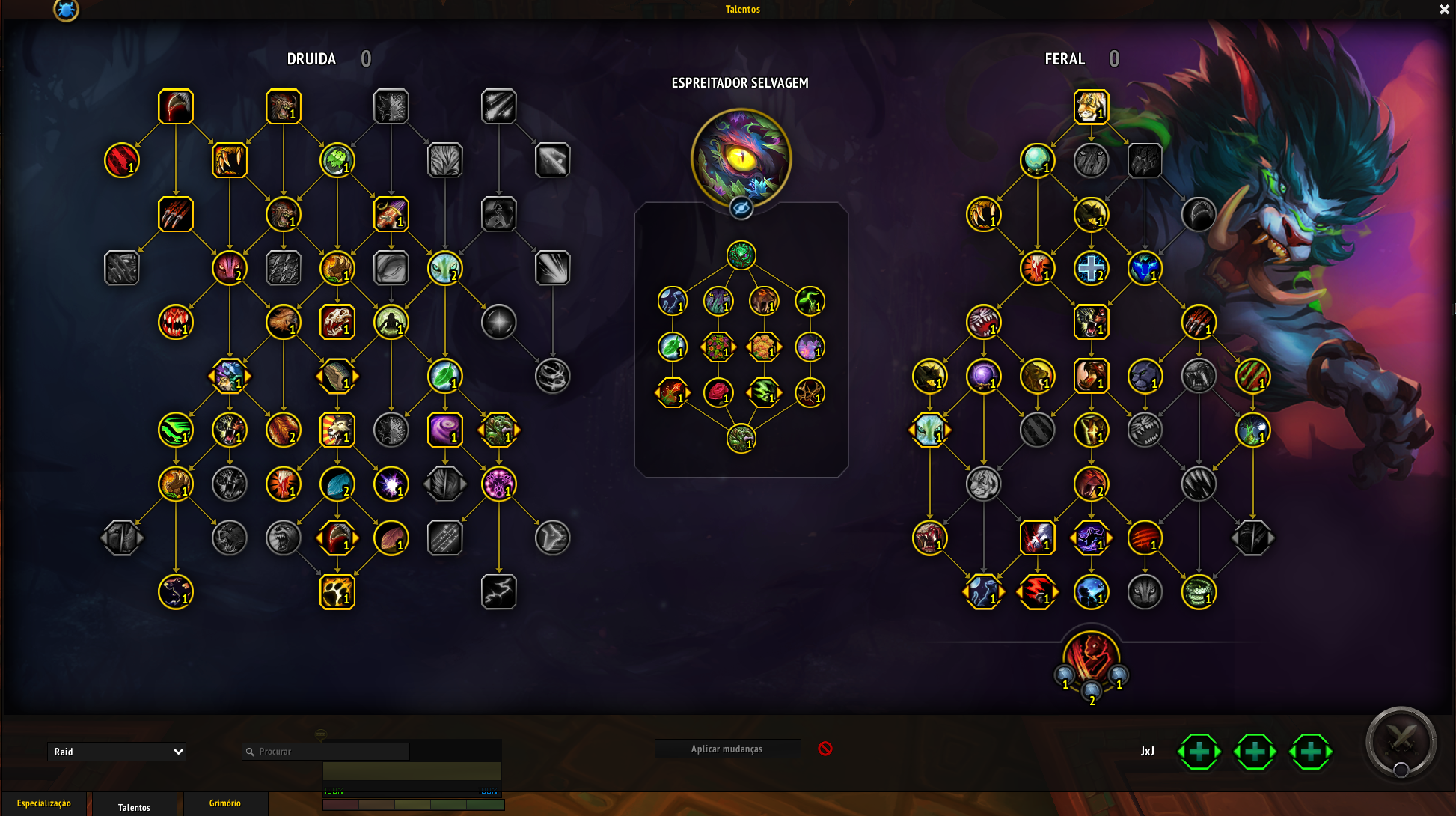Open the Raid loadout dropdown
Screen dimensions: 1456x816
[117, 752]
